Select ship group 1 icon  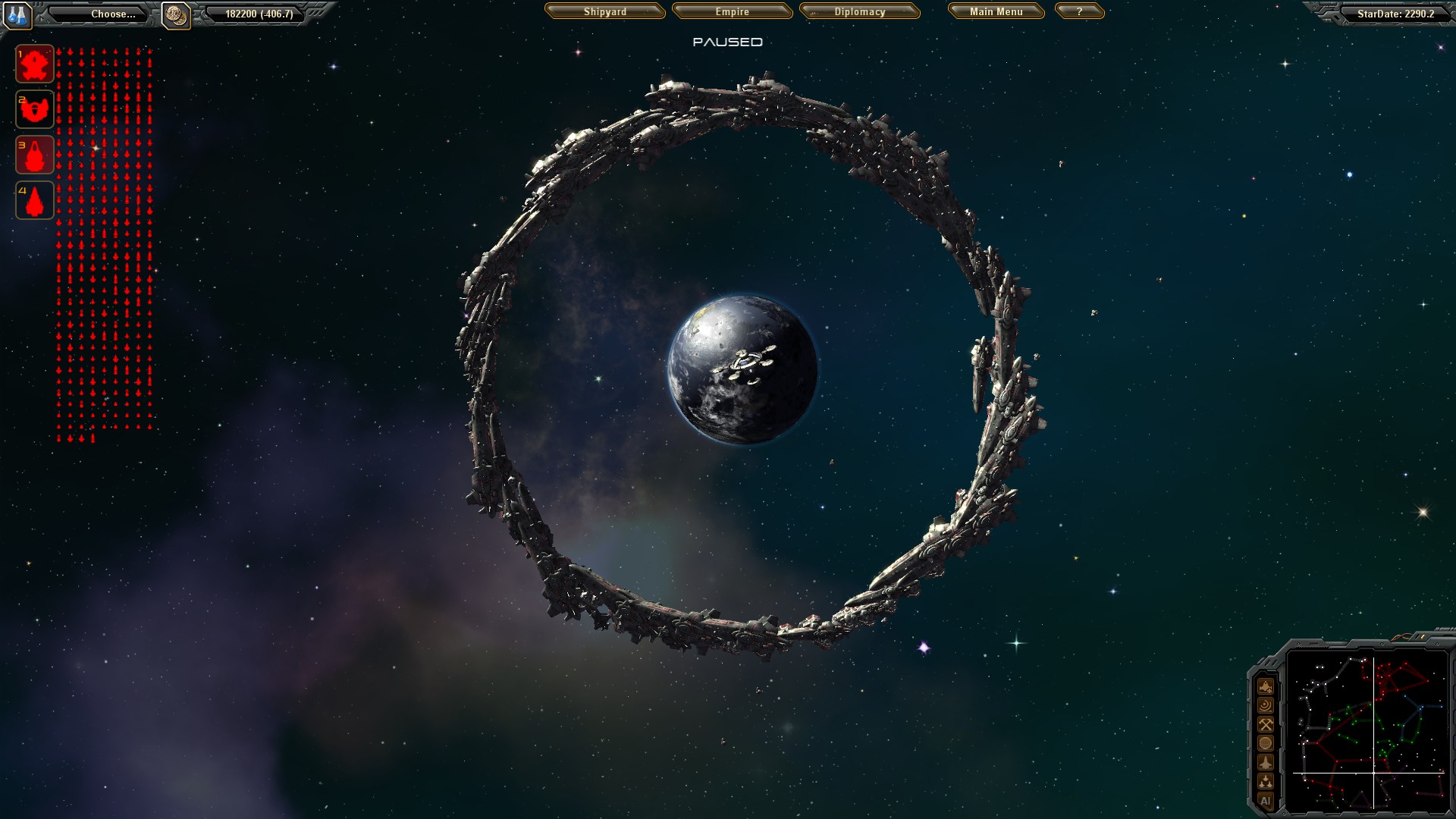click(33, 64)
